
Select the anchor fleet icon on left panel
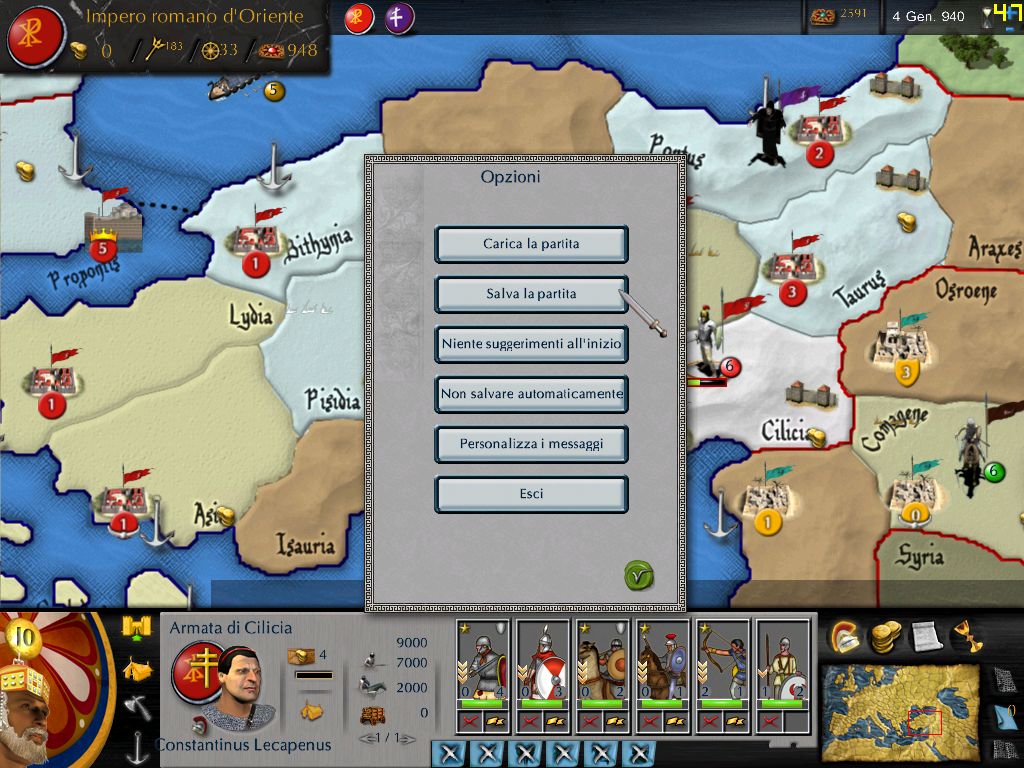pyautogui.click(x=137, y=745)
